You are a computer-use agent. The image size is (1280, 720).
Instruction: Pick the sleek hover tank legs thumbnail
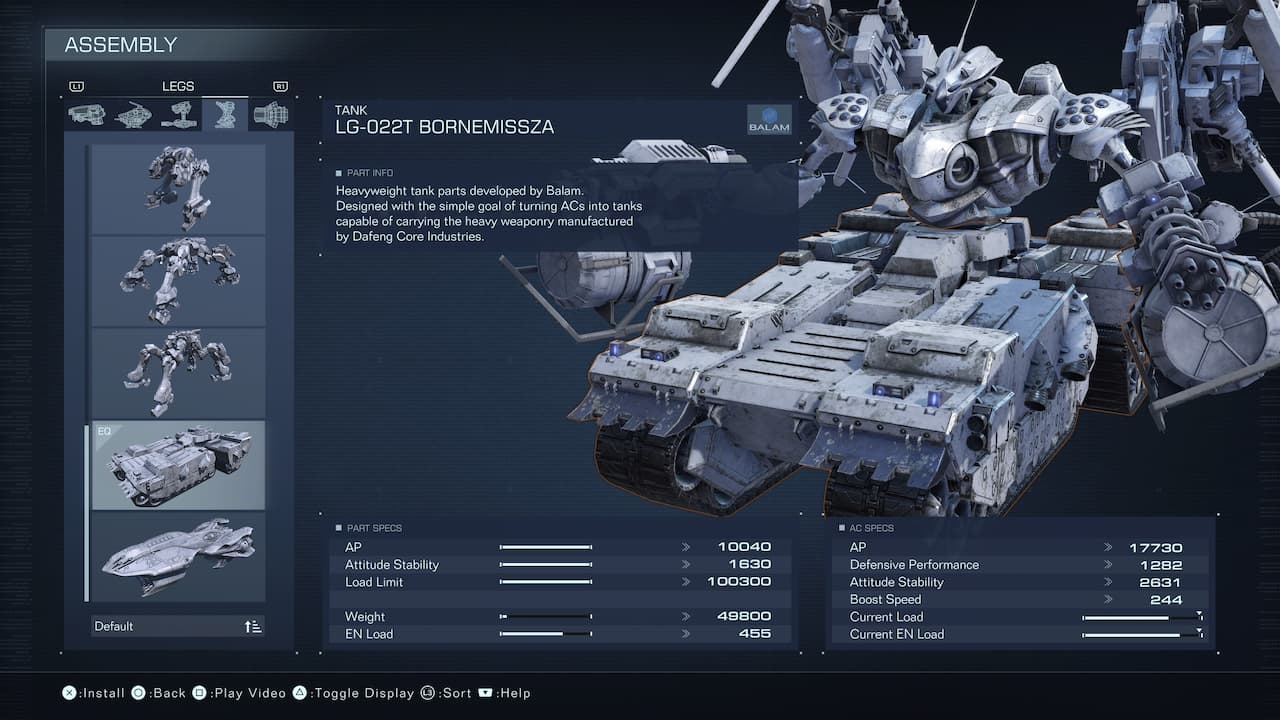[x=179, y=557]
